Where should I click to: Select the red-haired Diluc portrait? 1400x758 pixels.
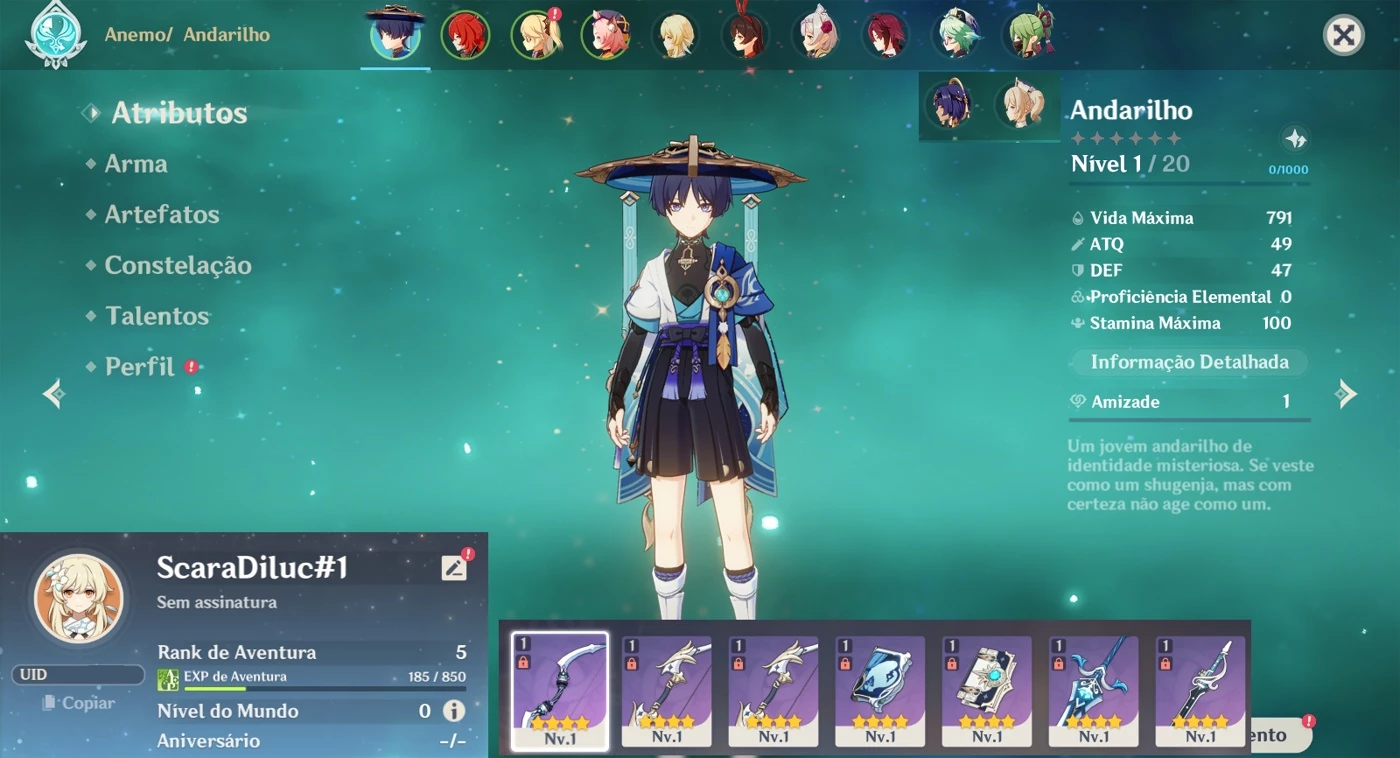pos(465,36)
